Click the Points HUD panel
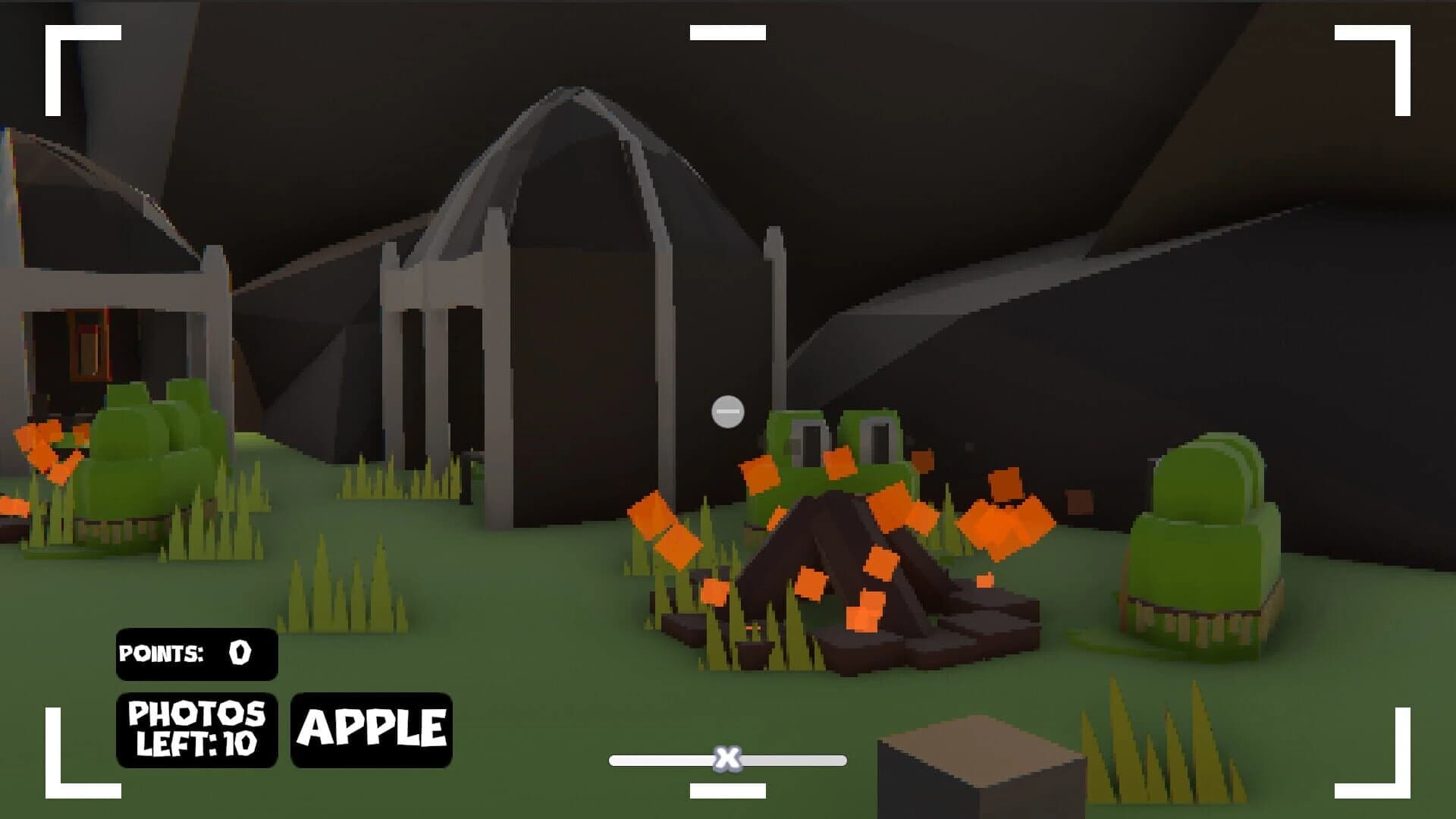 (197, 654)
